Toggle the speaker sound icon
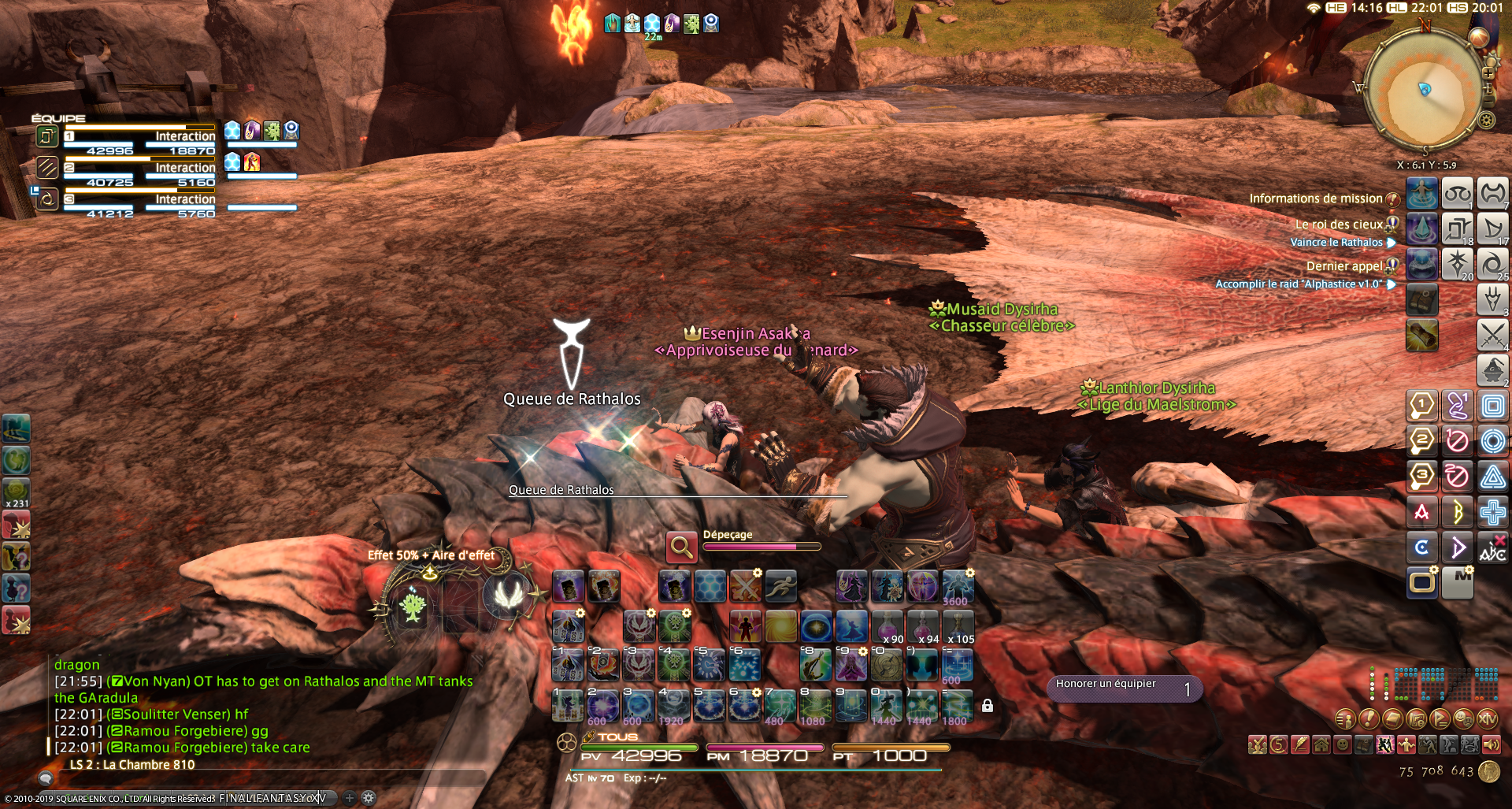 click(1492, 744)
